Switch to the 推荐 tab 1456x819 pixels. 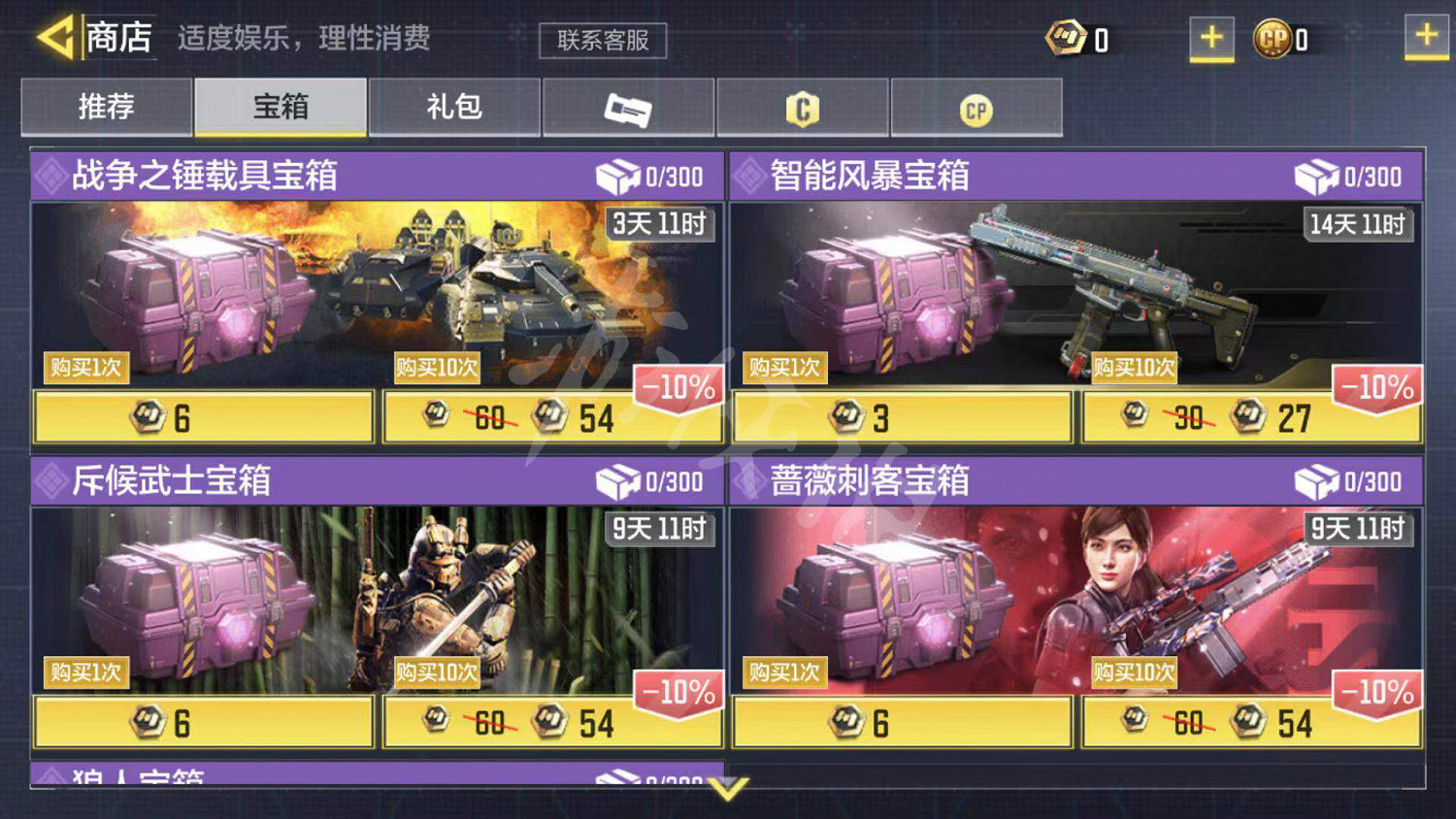(107, 108)
